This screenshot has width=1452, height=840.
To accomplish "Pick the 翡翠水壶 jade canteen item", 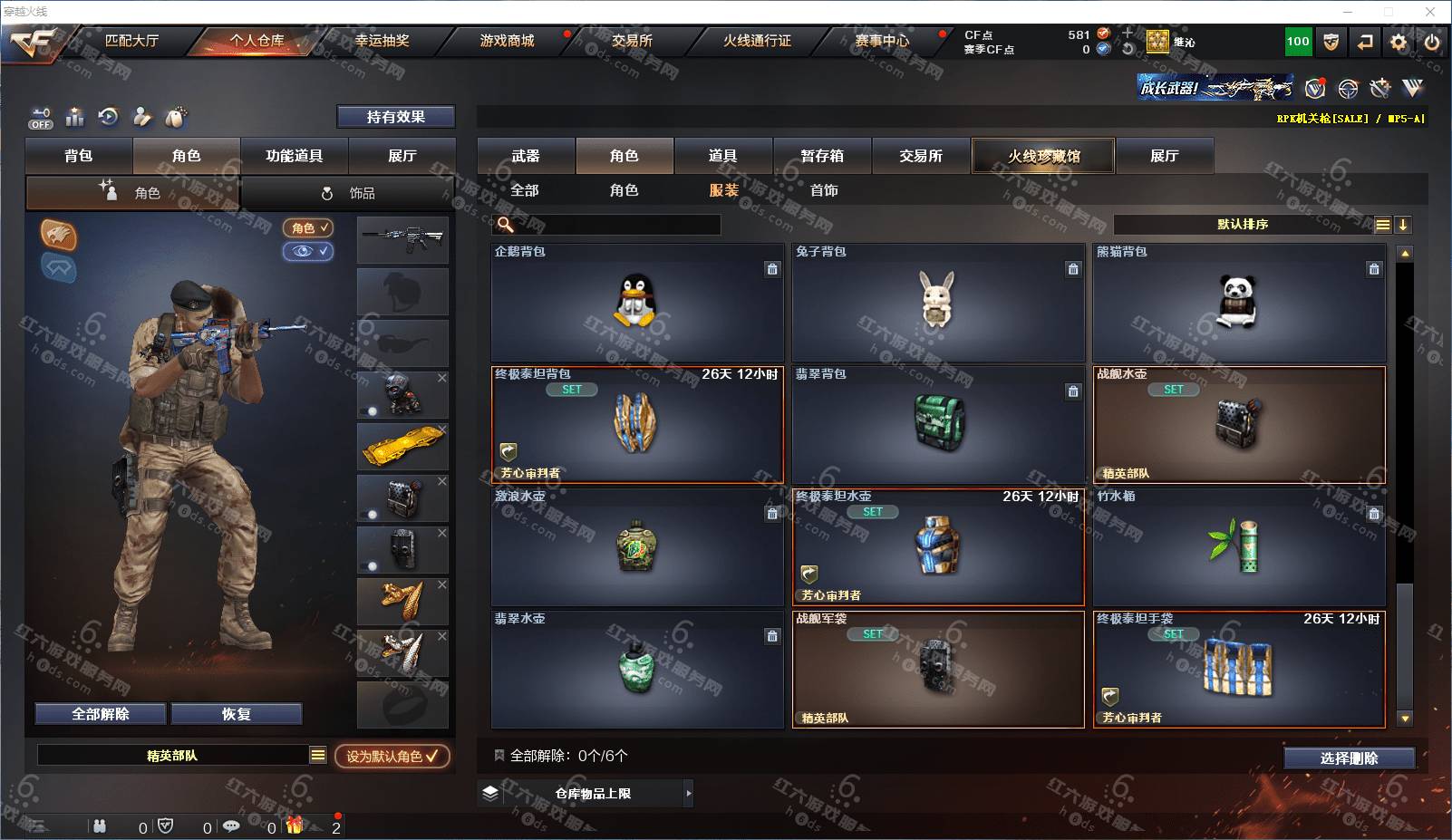I will [x=637, y=670].
